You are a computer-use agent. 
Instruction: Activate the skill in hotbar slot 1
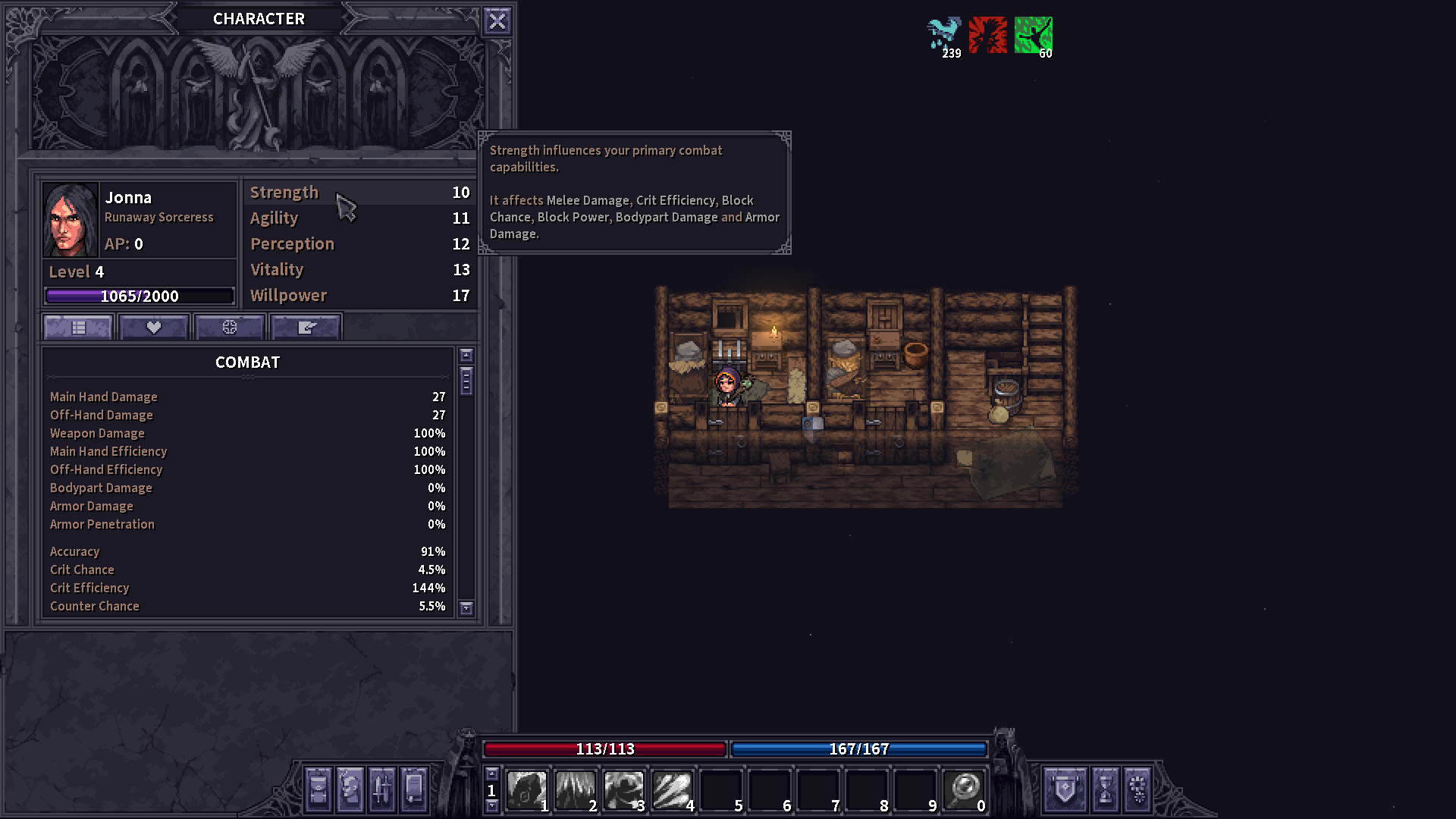[x=526, y=790]
